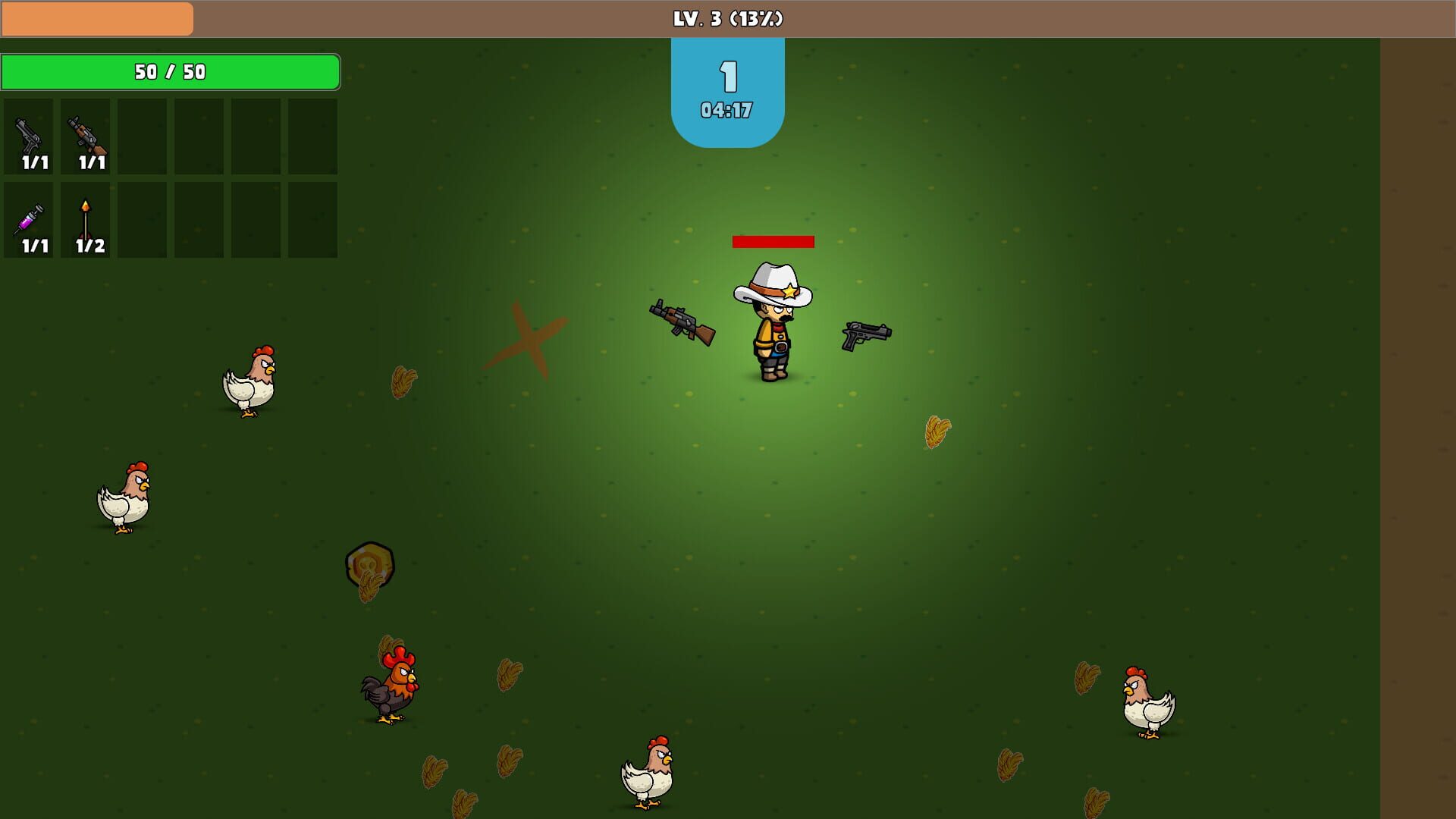Viewport: 1456px width, 819px height.
Task: Click the LV. 3 (13%) level indicator
Action: pos(726,17)
